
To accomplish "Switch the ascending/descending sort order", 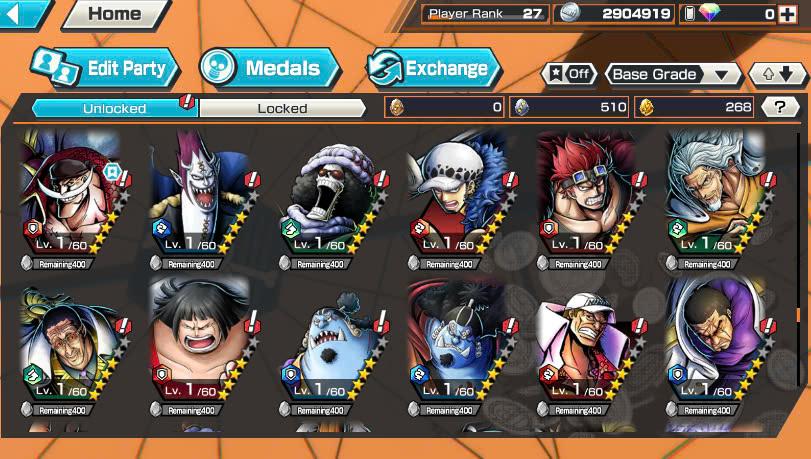I will [x=777, y=75].
